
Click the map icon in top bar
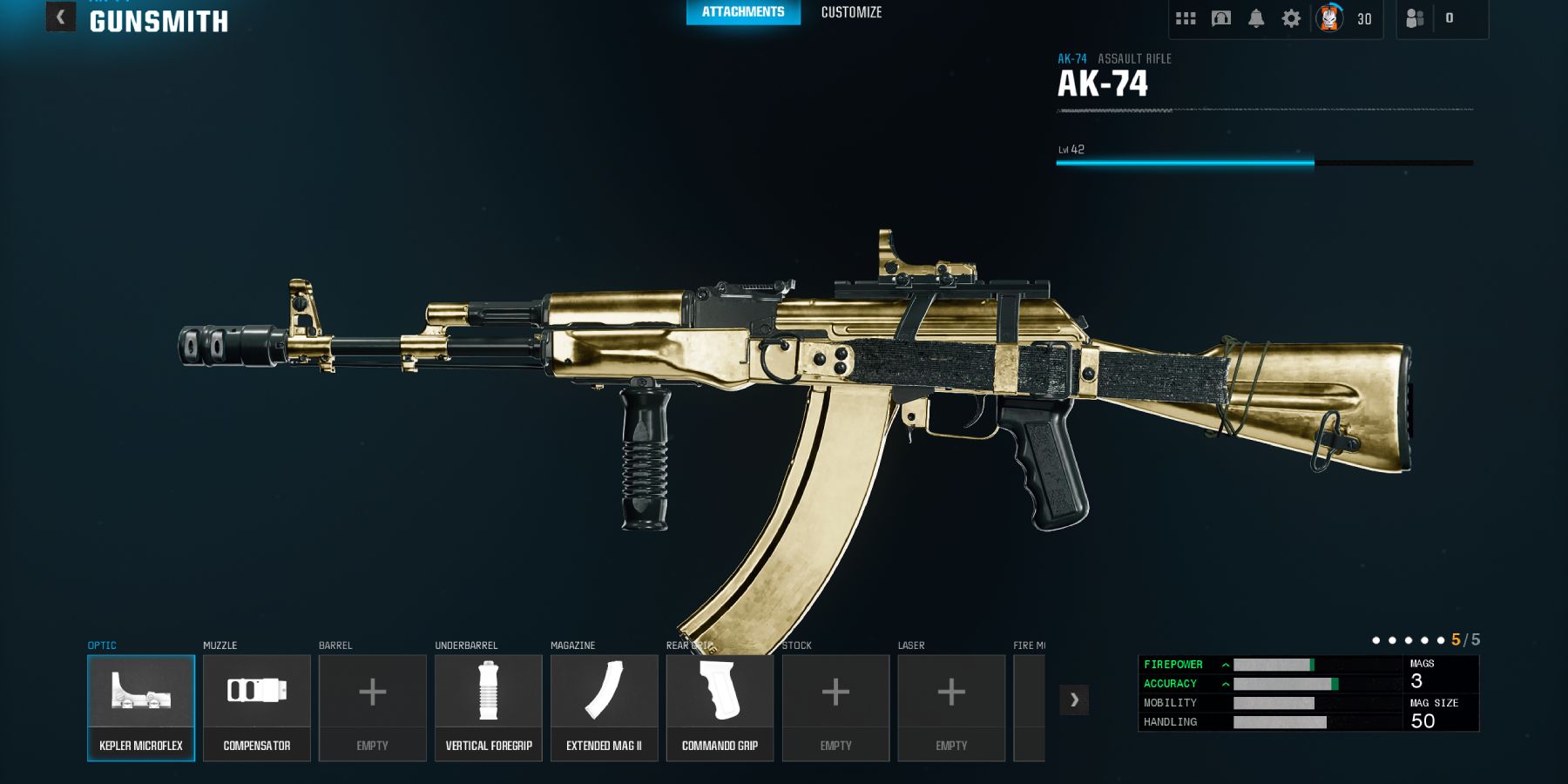[1221, 18]
